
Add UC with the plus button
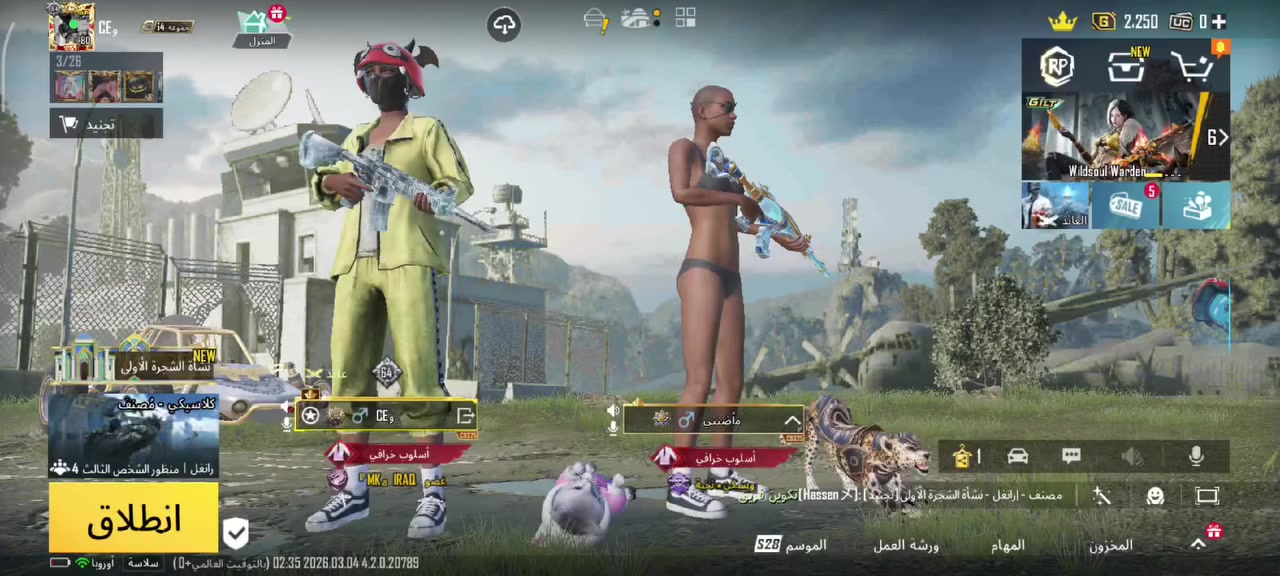pyautogui.click(x=1218, y=21)
